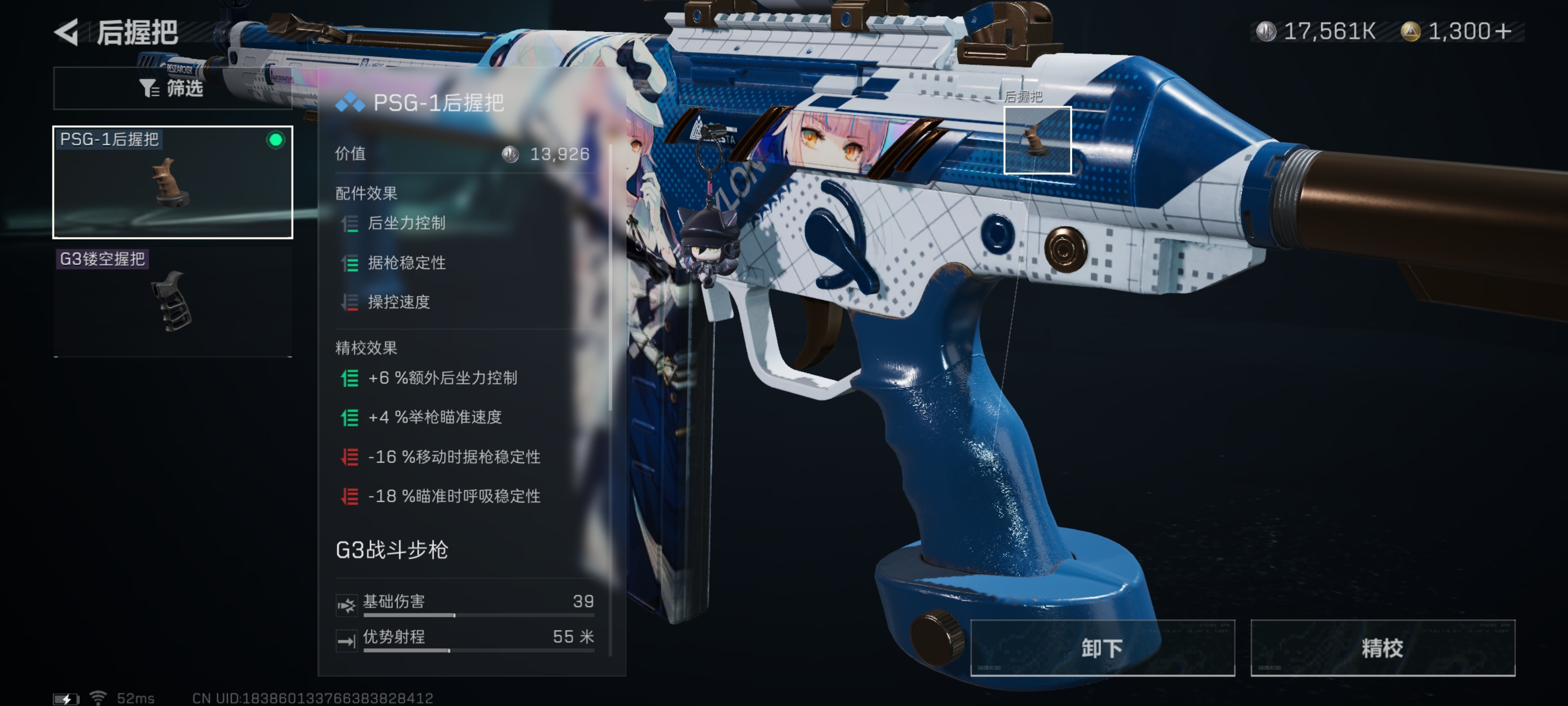Open 精校 fine-tuning for the grip
Image resolution: width=1568 pixels, height=706 pixels.
click(x=1382, y=648)
